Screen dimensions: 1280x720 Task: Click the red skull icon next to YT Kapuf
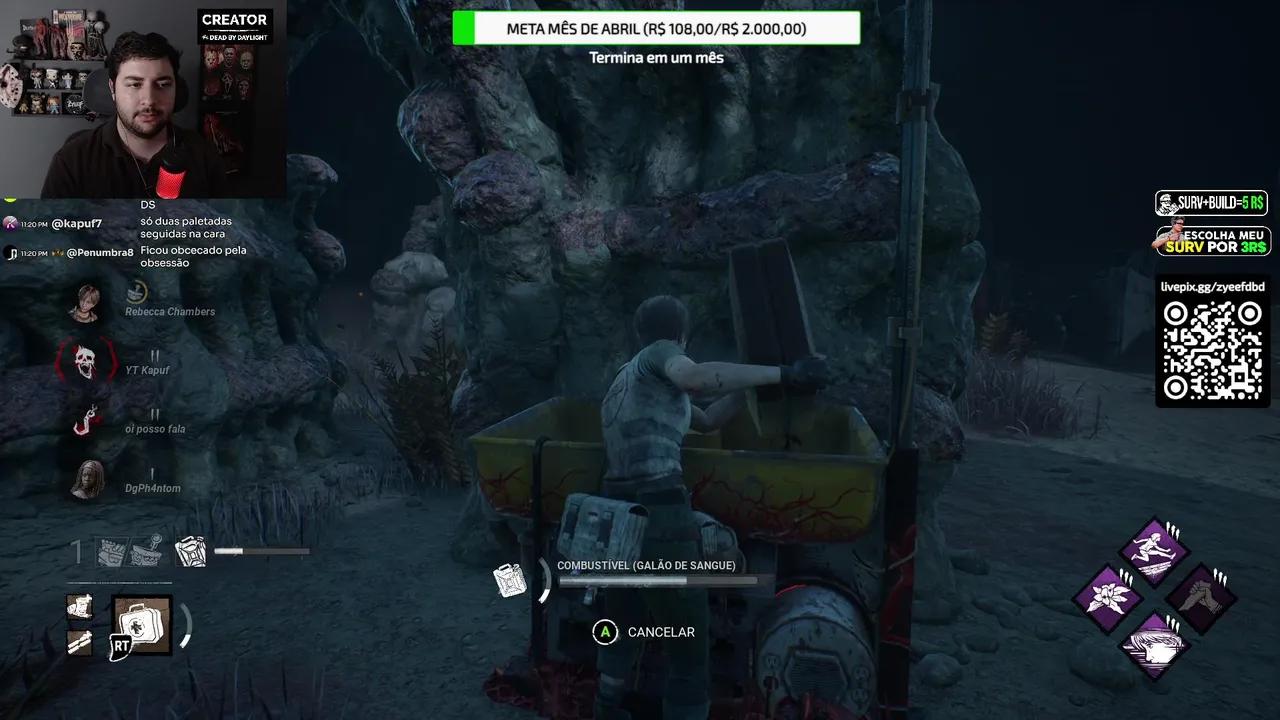click(x=85, y=363)
